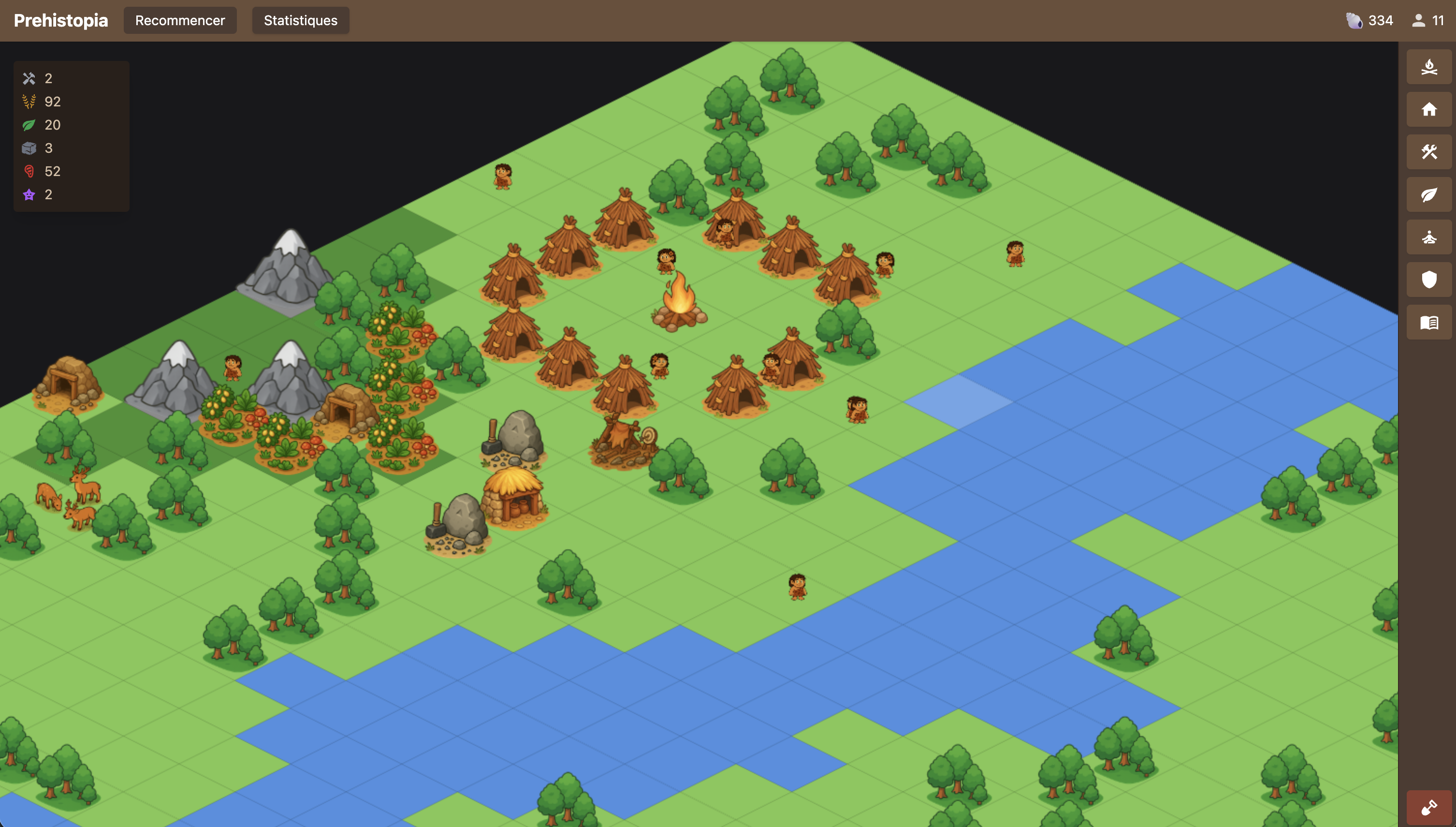
Task: Click the purple star icon in resources panel
Action: 29,194
